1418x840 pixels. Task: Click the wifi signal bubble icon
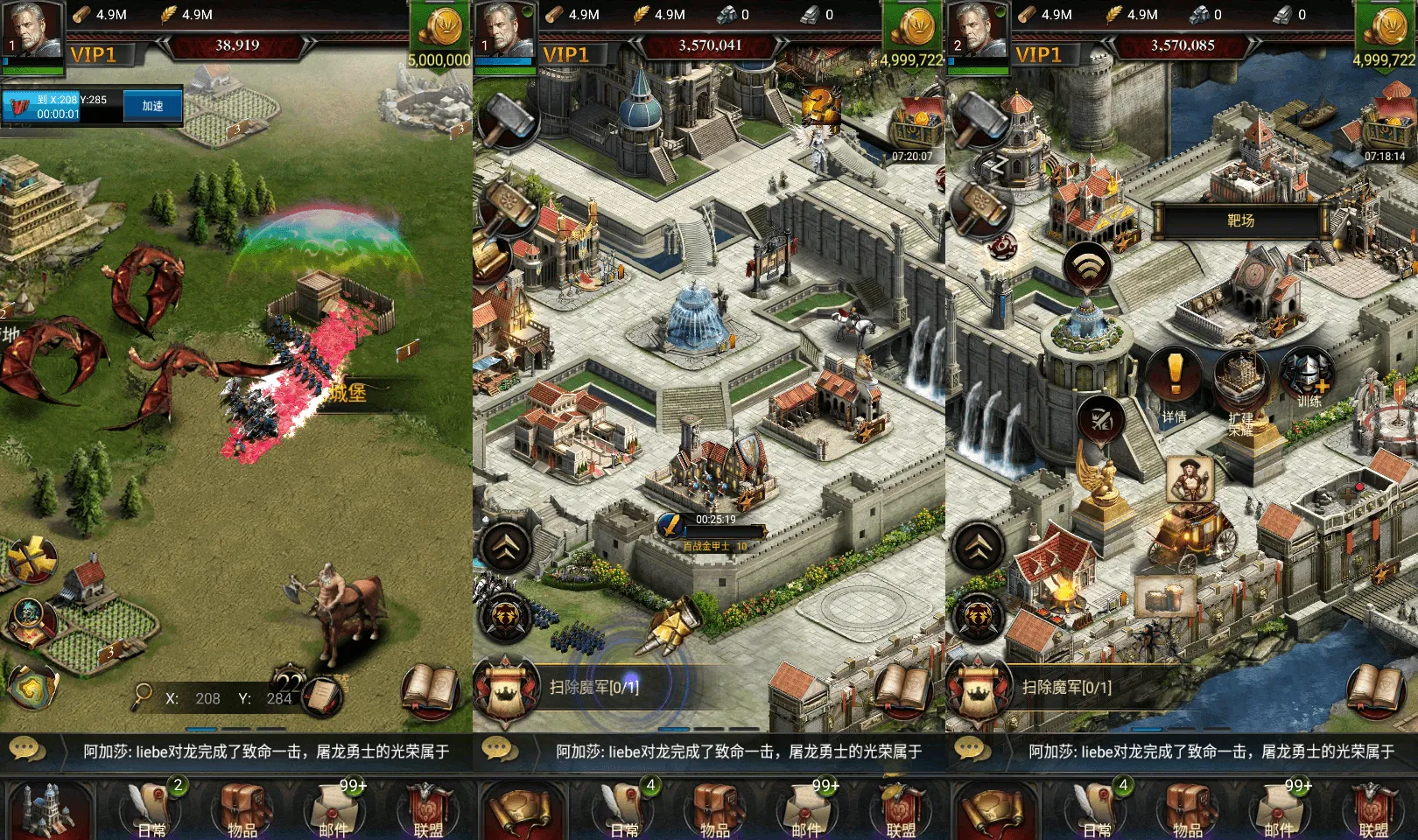click(1087, 266)
